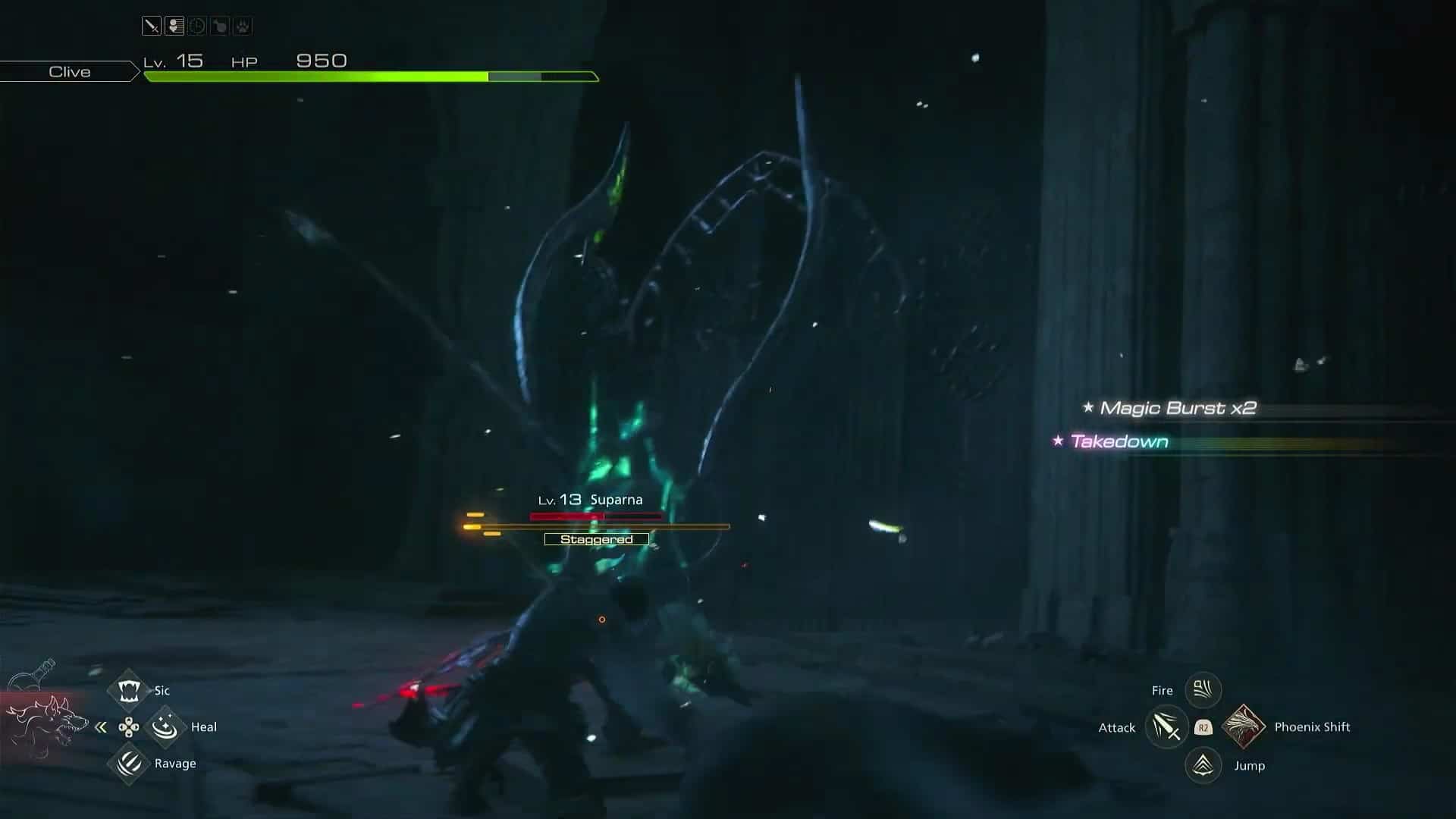Select the Fire spell icon

click(1203, 690)
